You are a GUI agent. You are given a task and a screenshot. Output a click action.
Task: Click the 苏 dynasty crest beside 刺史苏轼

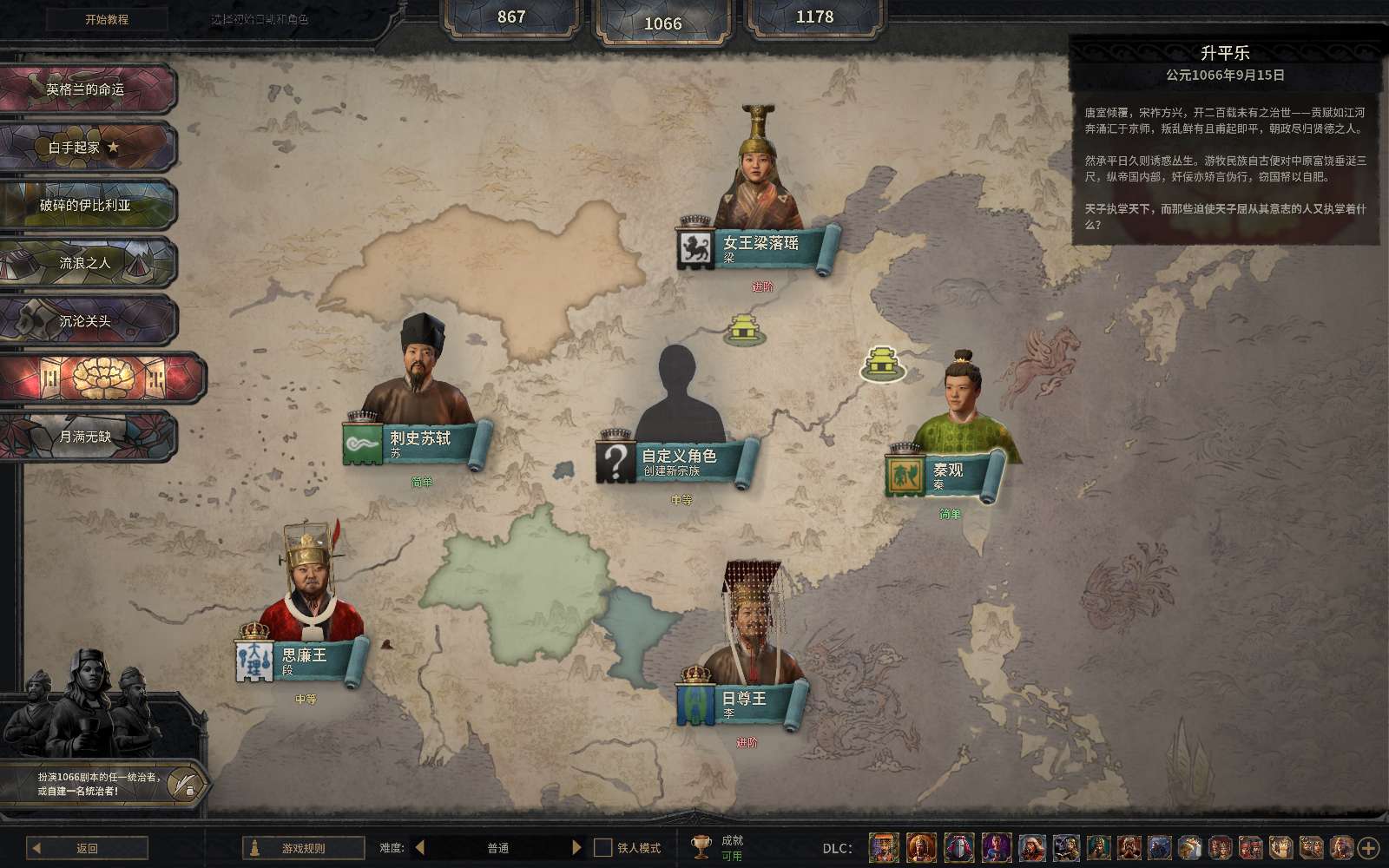click(x=365, y=444)
